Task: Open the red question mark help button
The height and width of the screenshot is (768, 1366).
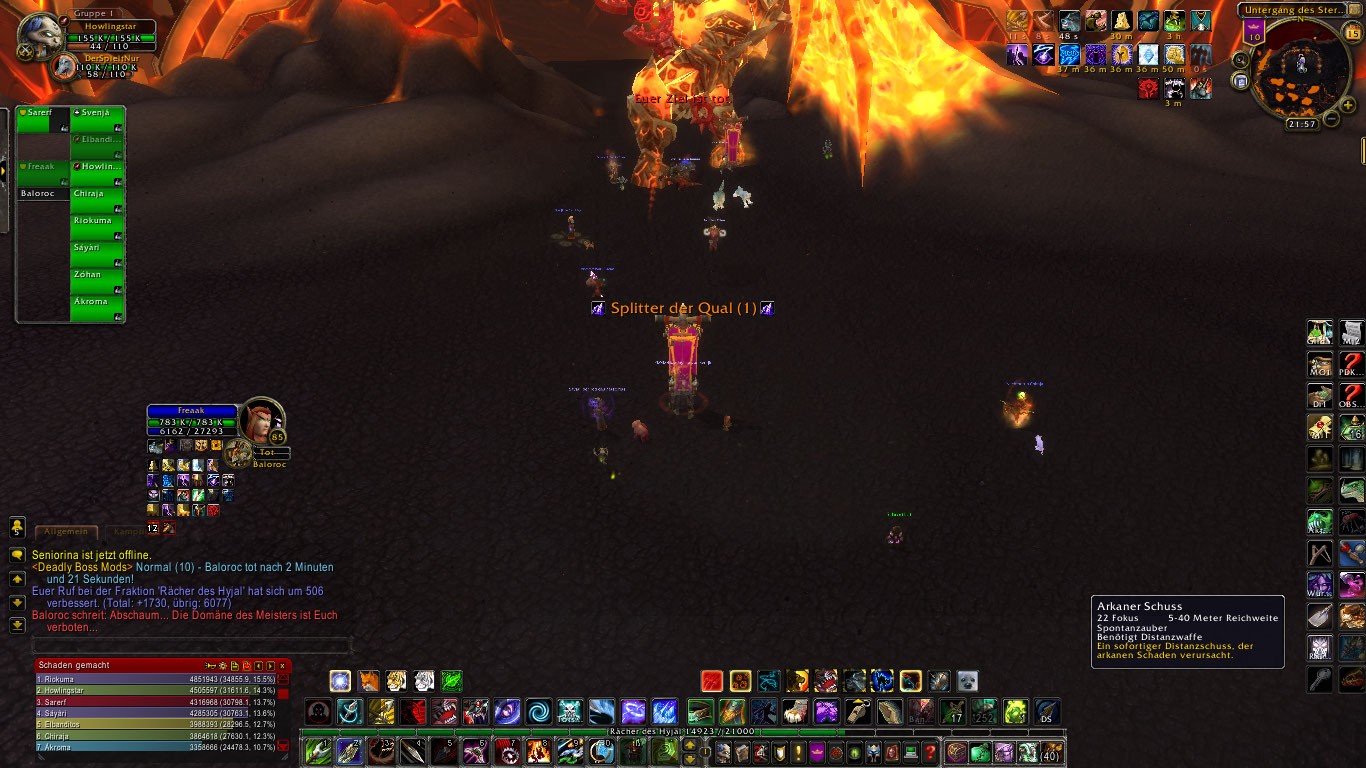Action: (931, 752)
